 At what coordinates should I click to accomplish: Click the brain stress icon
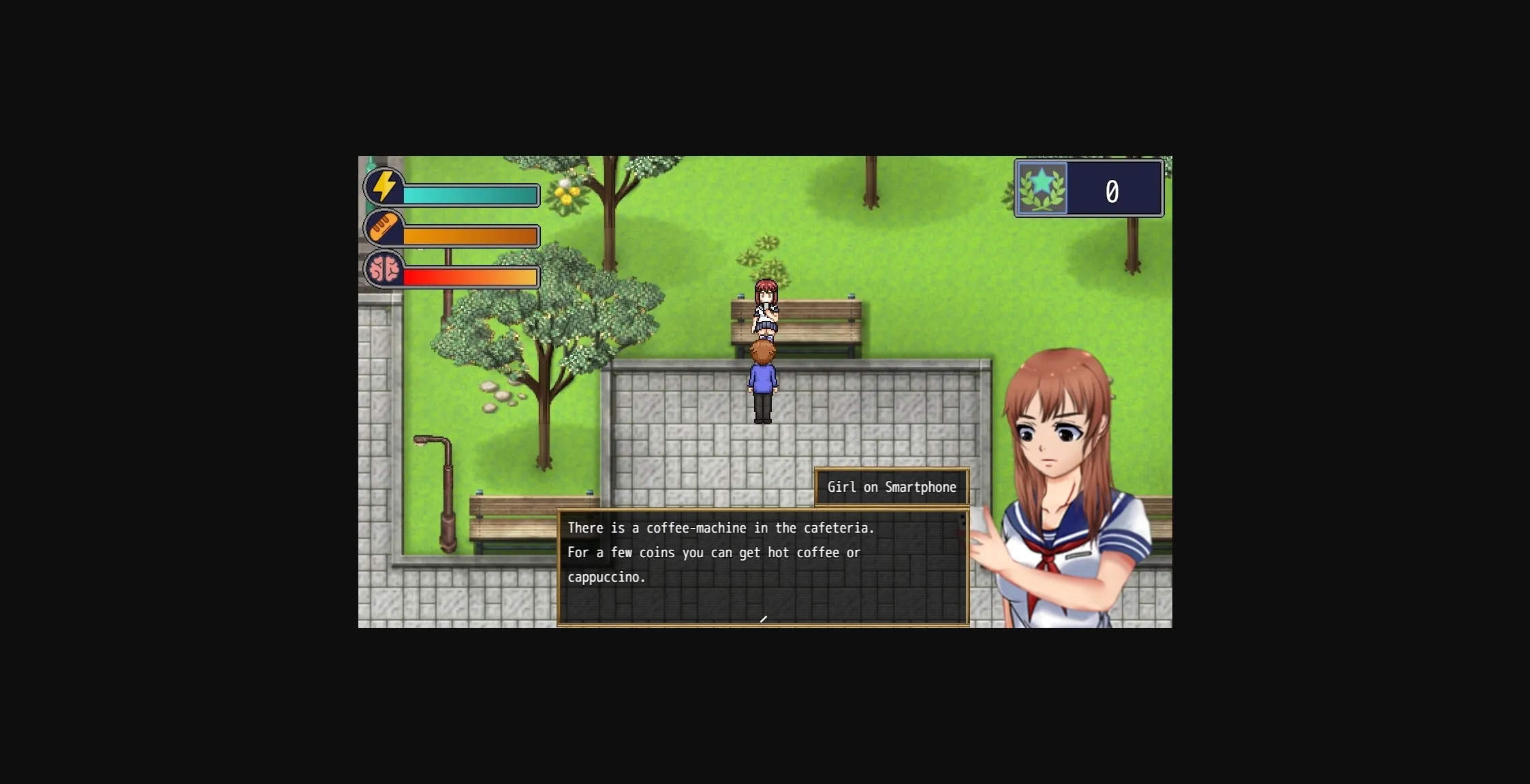385,270
